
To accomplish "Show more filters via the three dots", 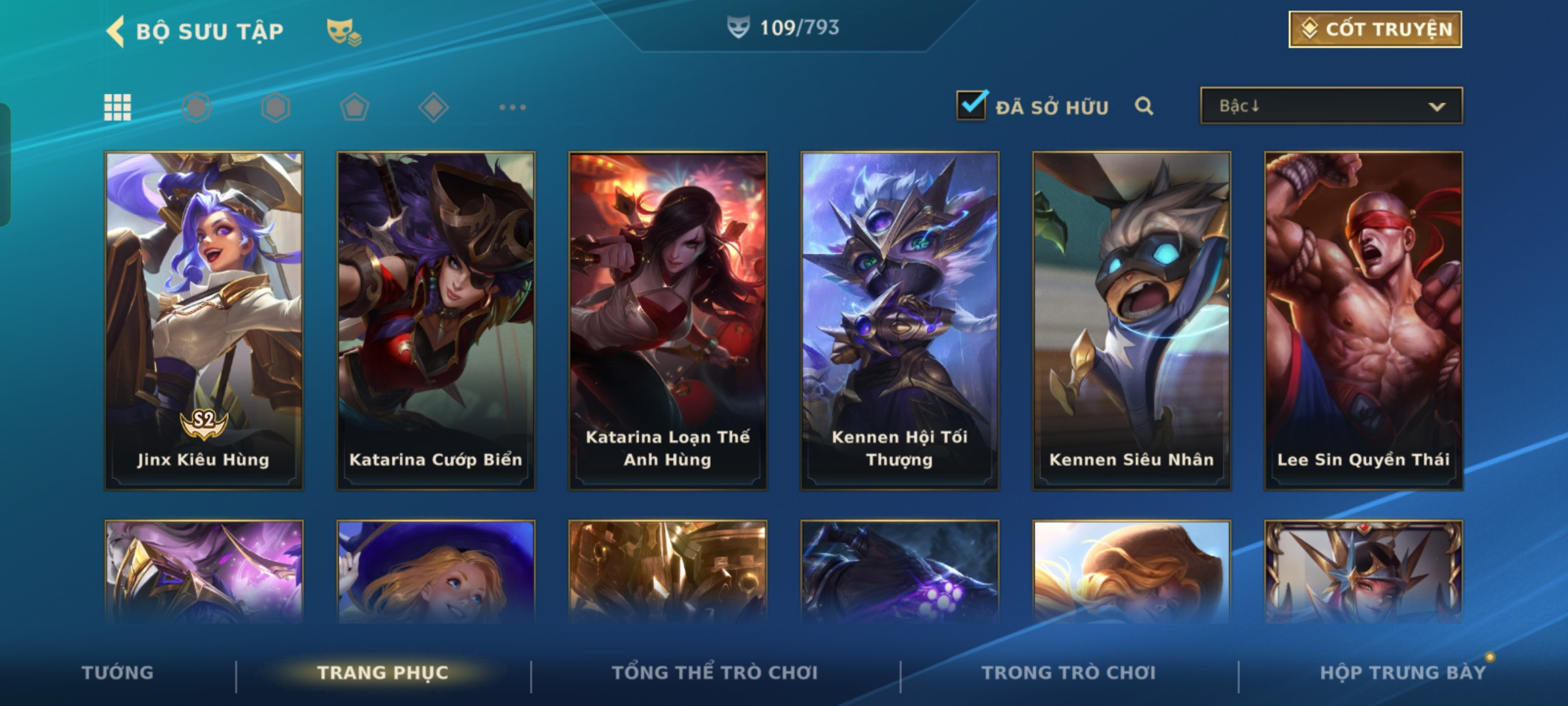I will [x=512, y=107].
